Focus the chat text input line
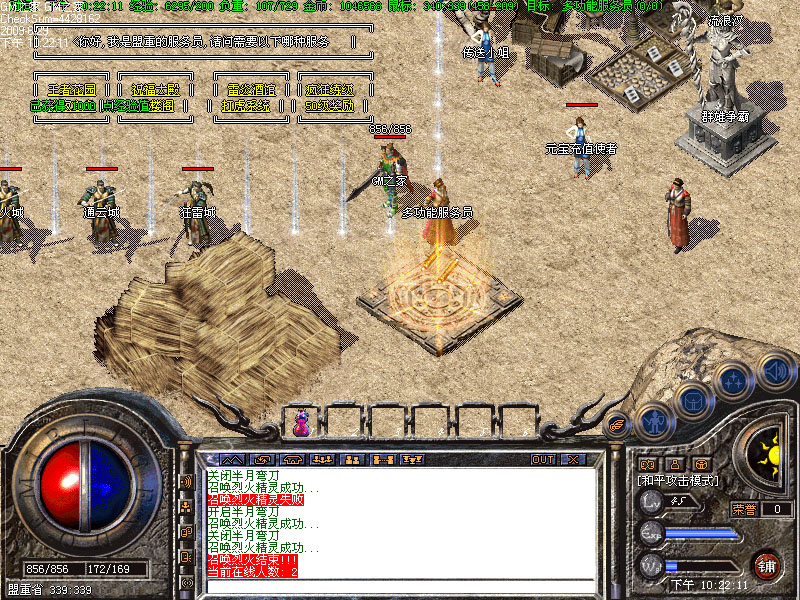The image size is (800, 600). pyautogui.click(x=400, y=587)
